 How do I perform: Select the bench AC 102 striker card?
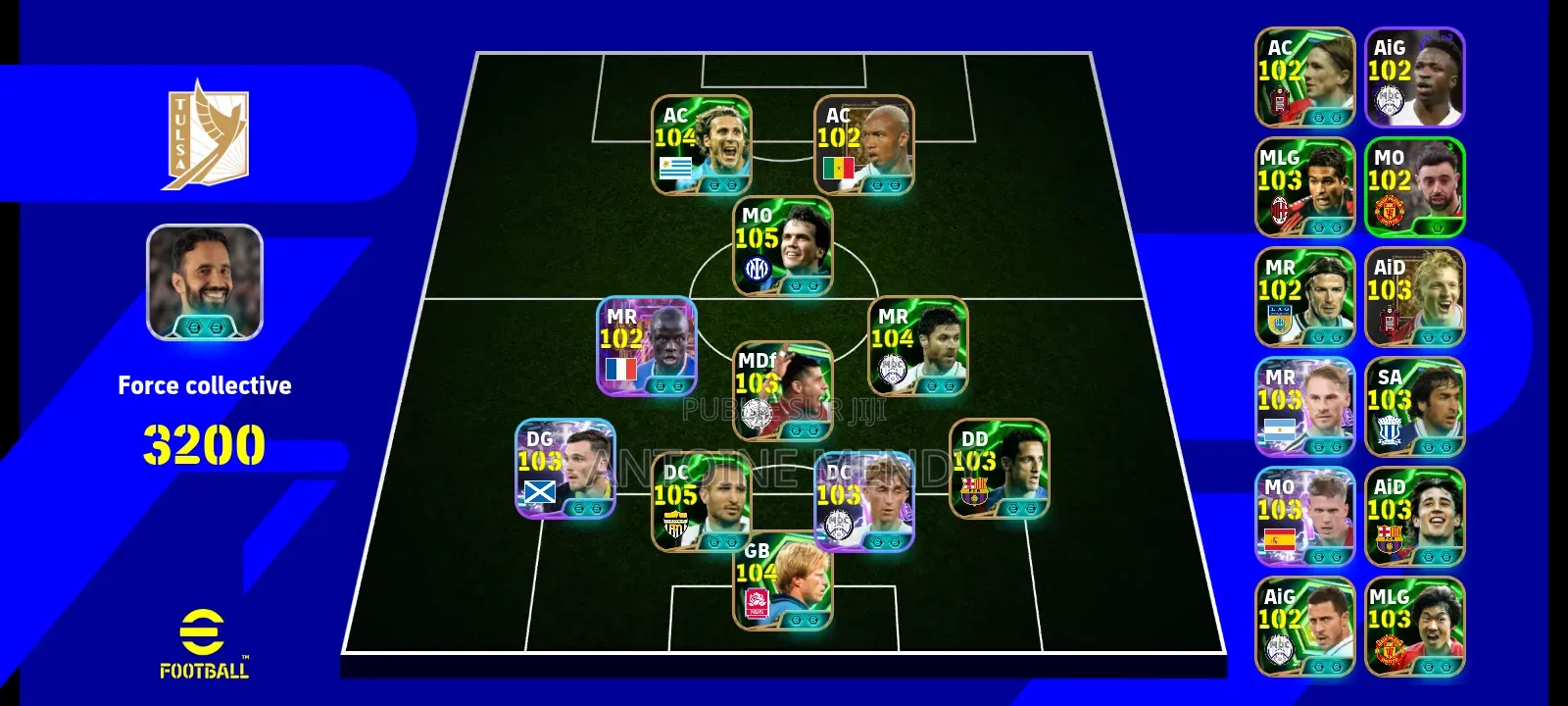tap(1305, 77)
